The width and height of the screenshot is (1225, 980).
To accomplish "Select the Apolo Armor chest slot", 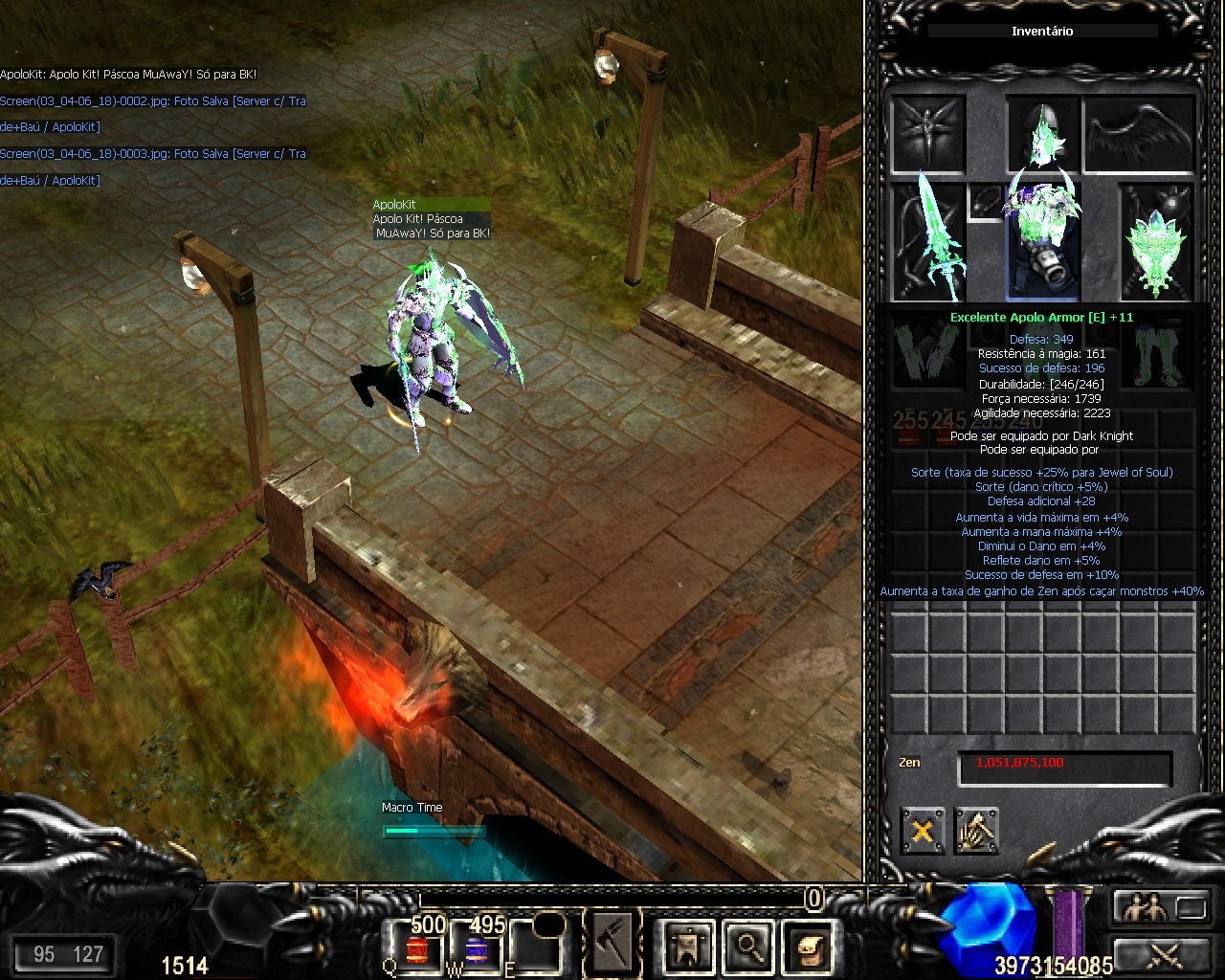I will point(1042,241).
